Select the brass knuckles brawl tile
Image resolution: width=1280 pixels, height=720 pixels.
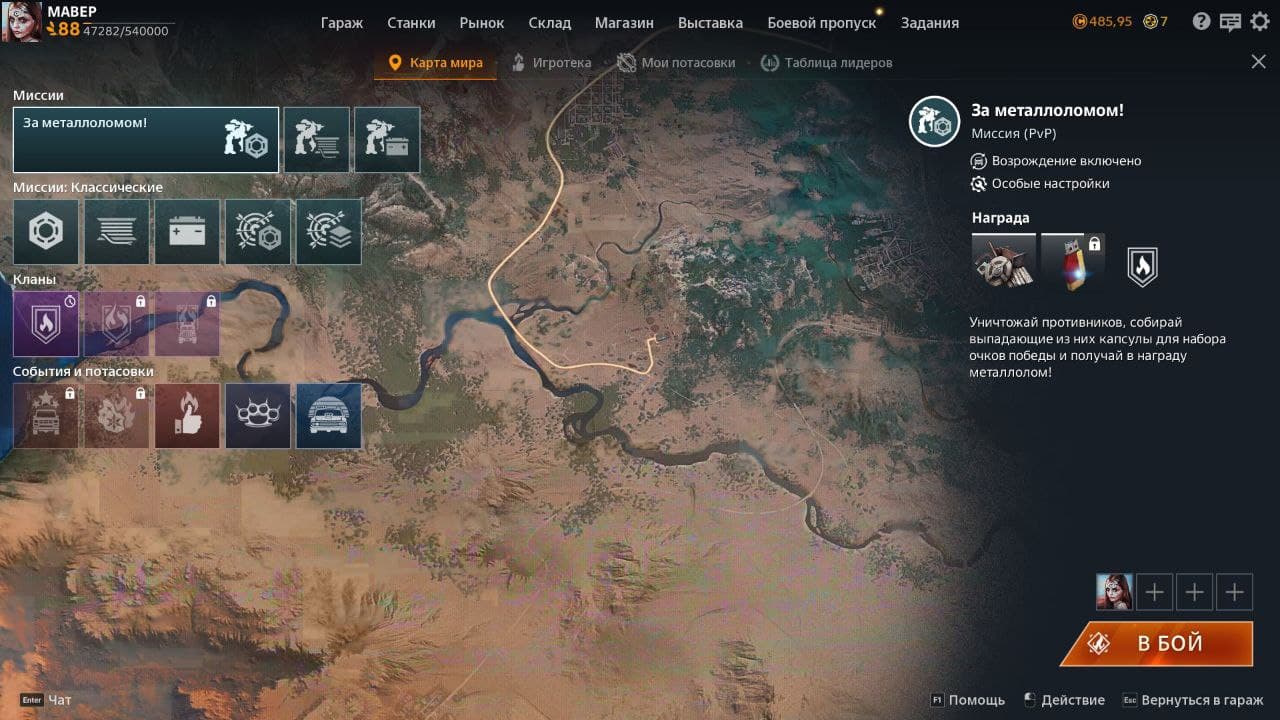click(258, 416)
